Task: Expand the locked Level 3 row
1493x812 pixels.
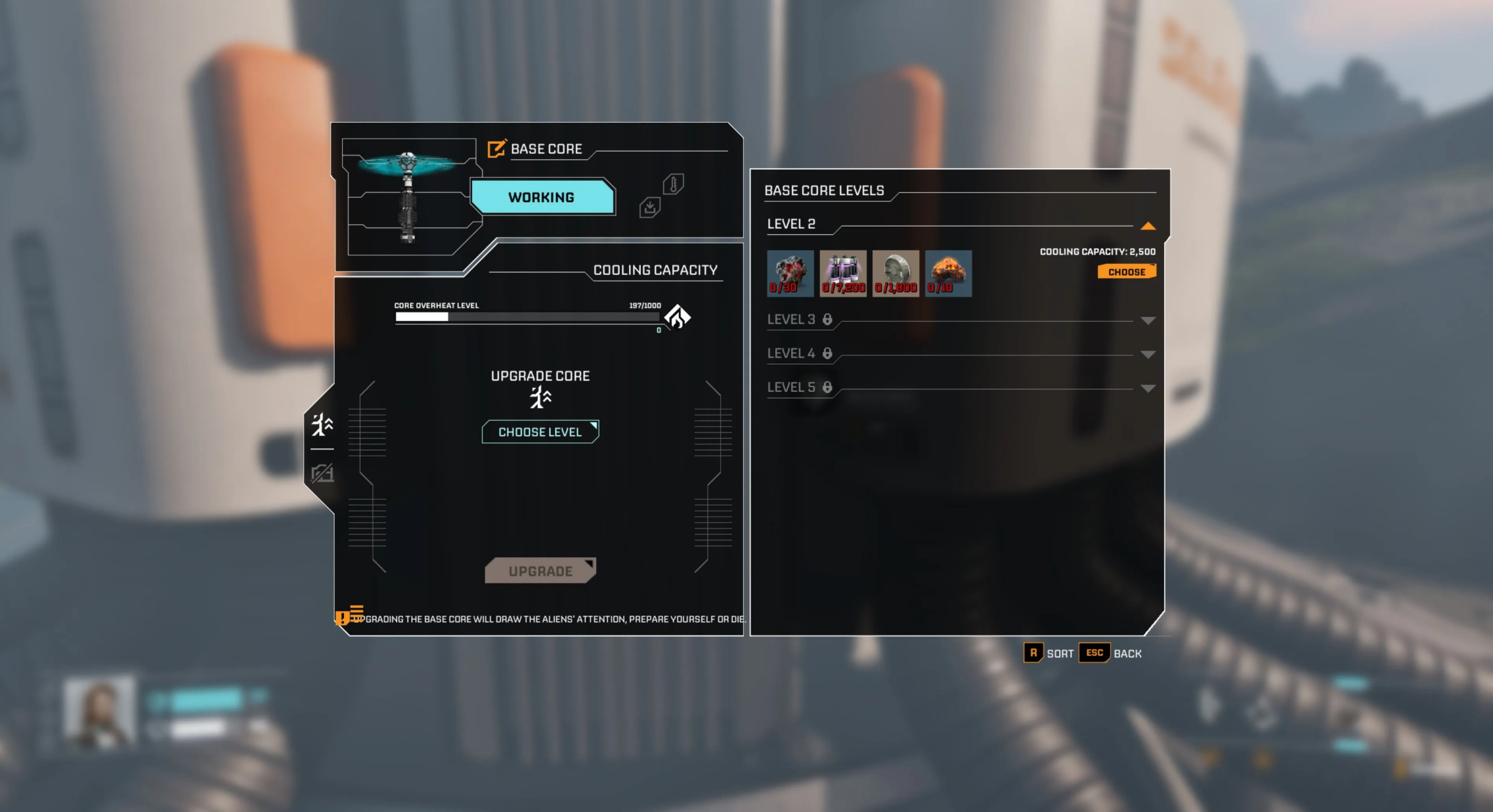Action: coord(1148,320)
